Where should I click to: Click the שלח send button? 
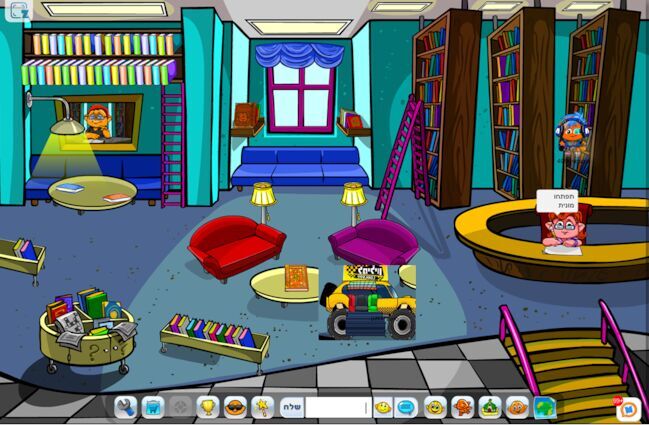coord(291,407)
